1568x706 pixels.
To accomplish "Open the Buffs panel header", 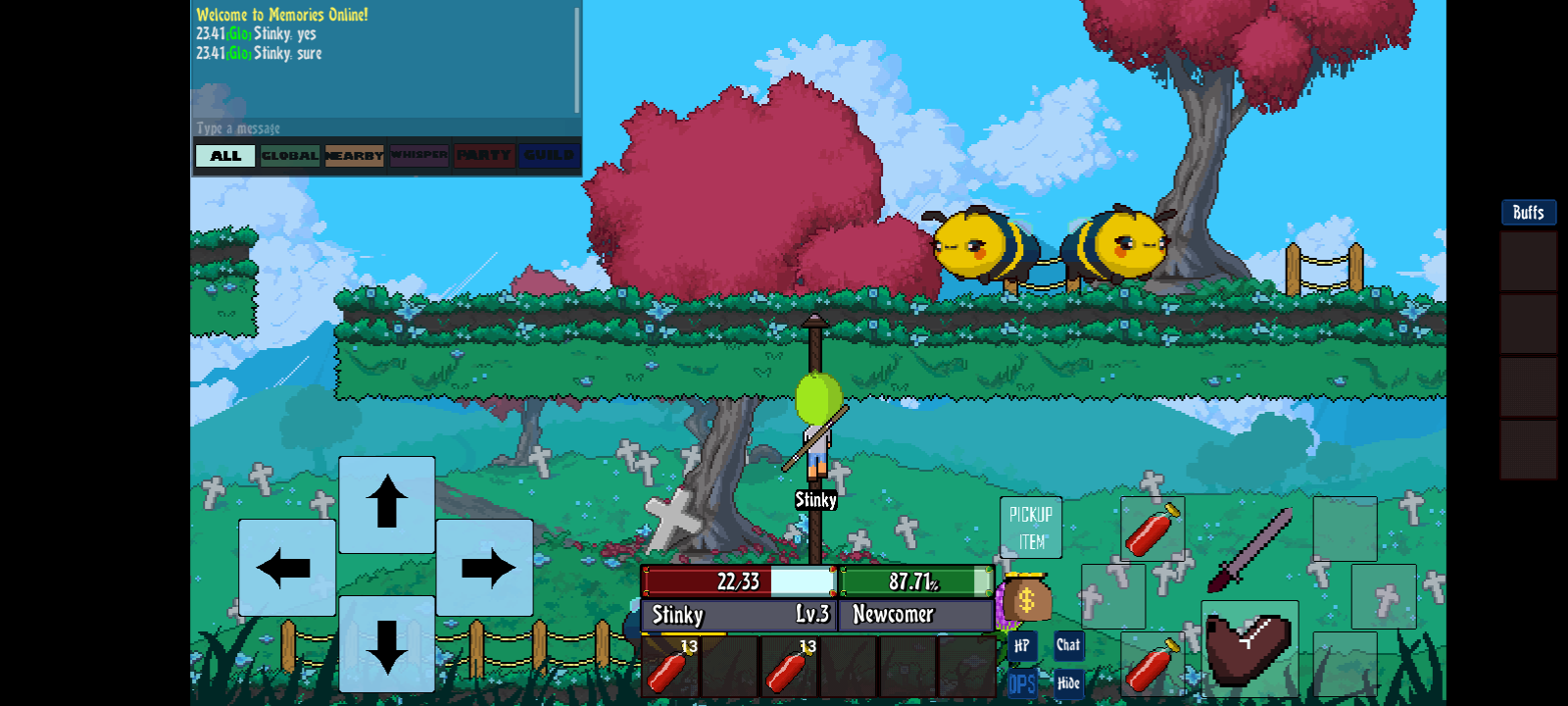I will pos(1528,213).
